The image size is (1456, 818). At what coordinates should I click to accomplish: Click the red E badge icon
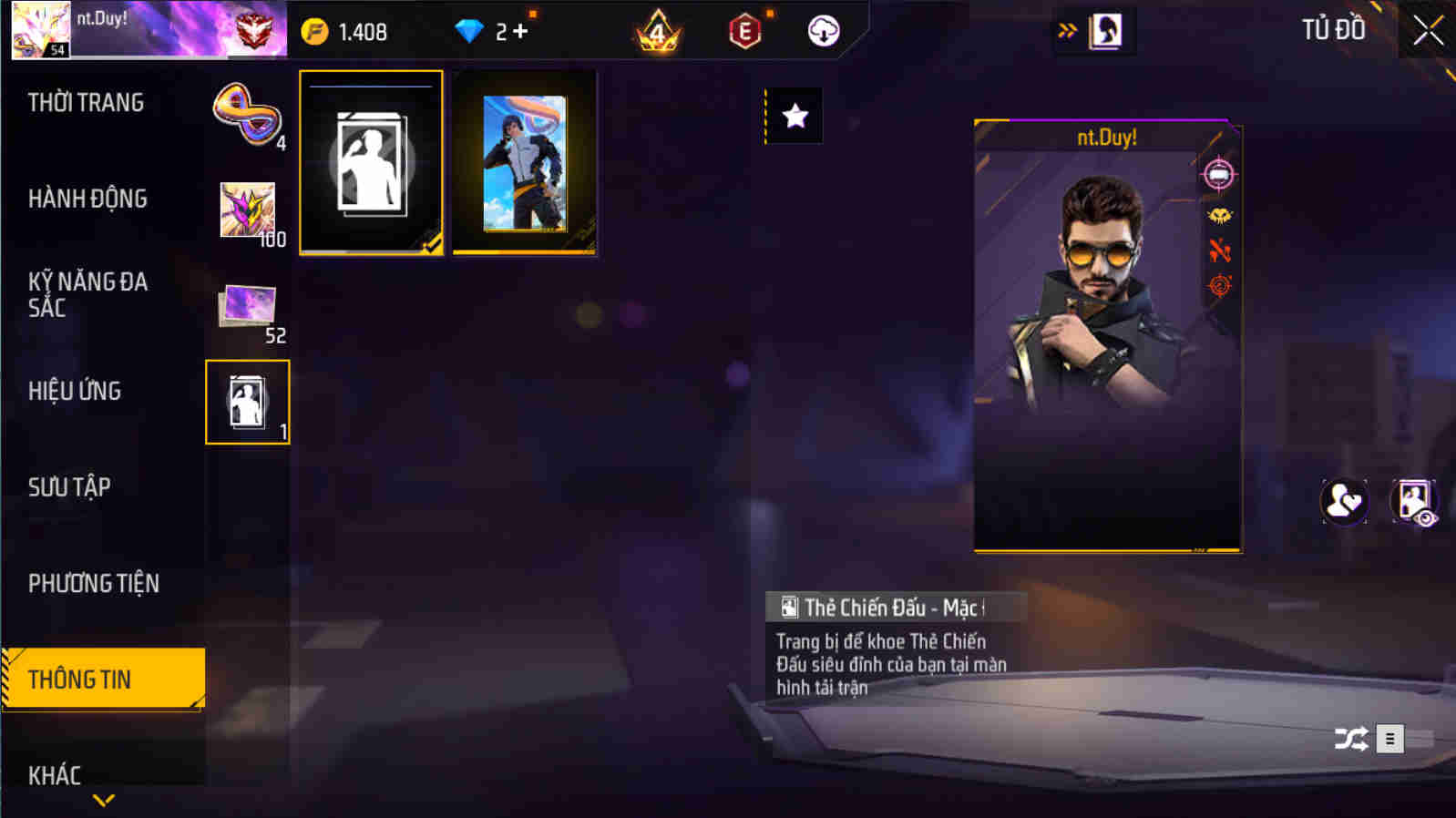(746, 29)
